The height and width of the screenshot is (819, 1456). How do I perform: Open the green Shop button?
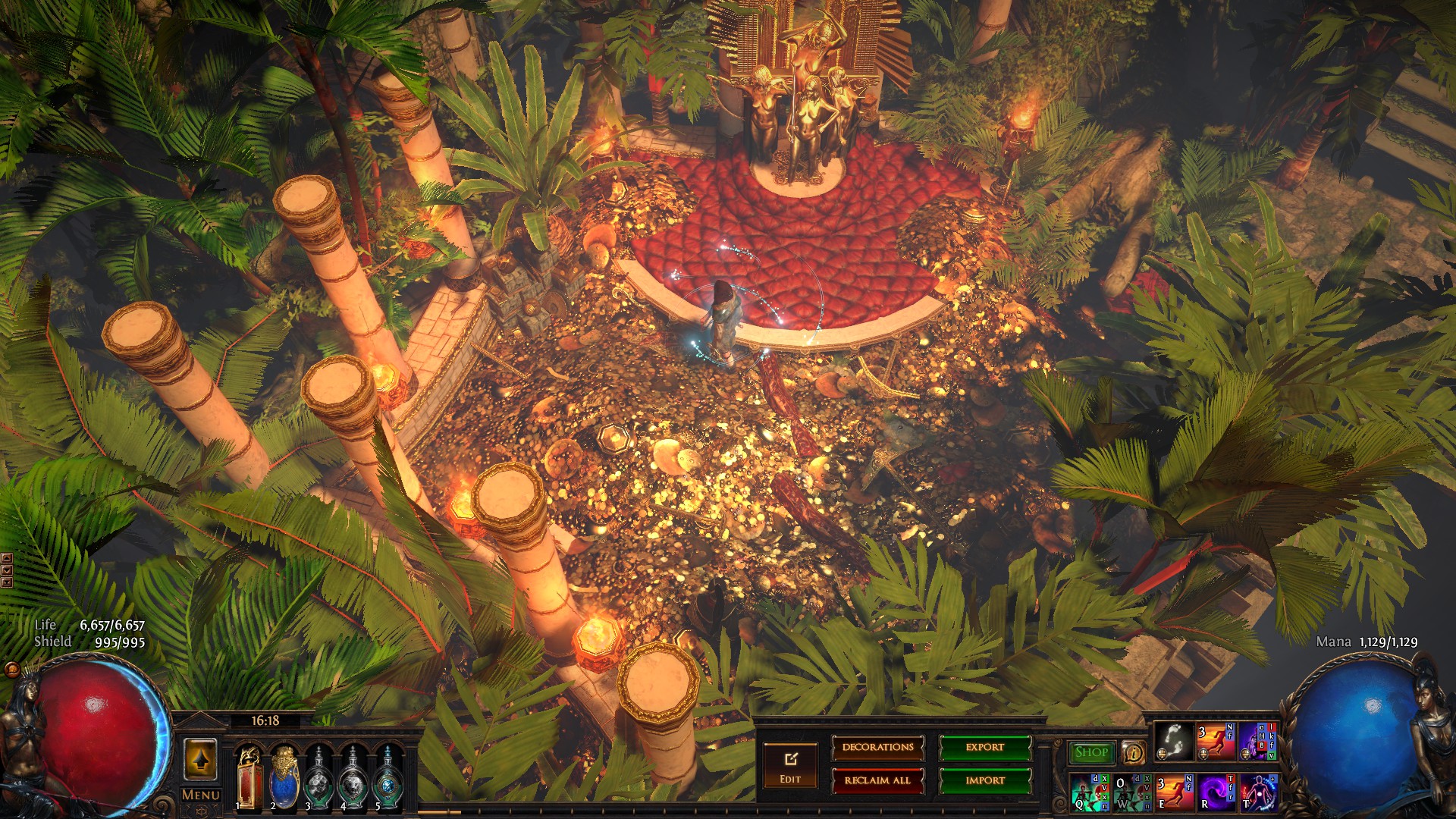(x=1091, y=752)
